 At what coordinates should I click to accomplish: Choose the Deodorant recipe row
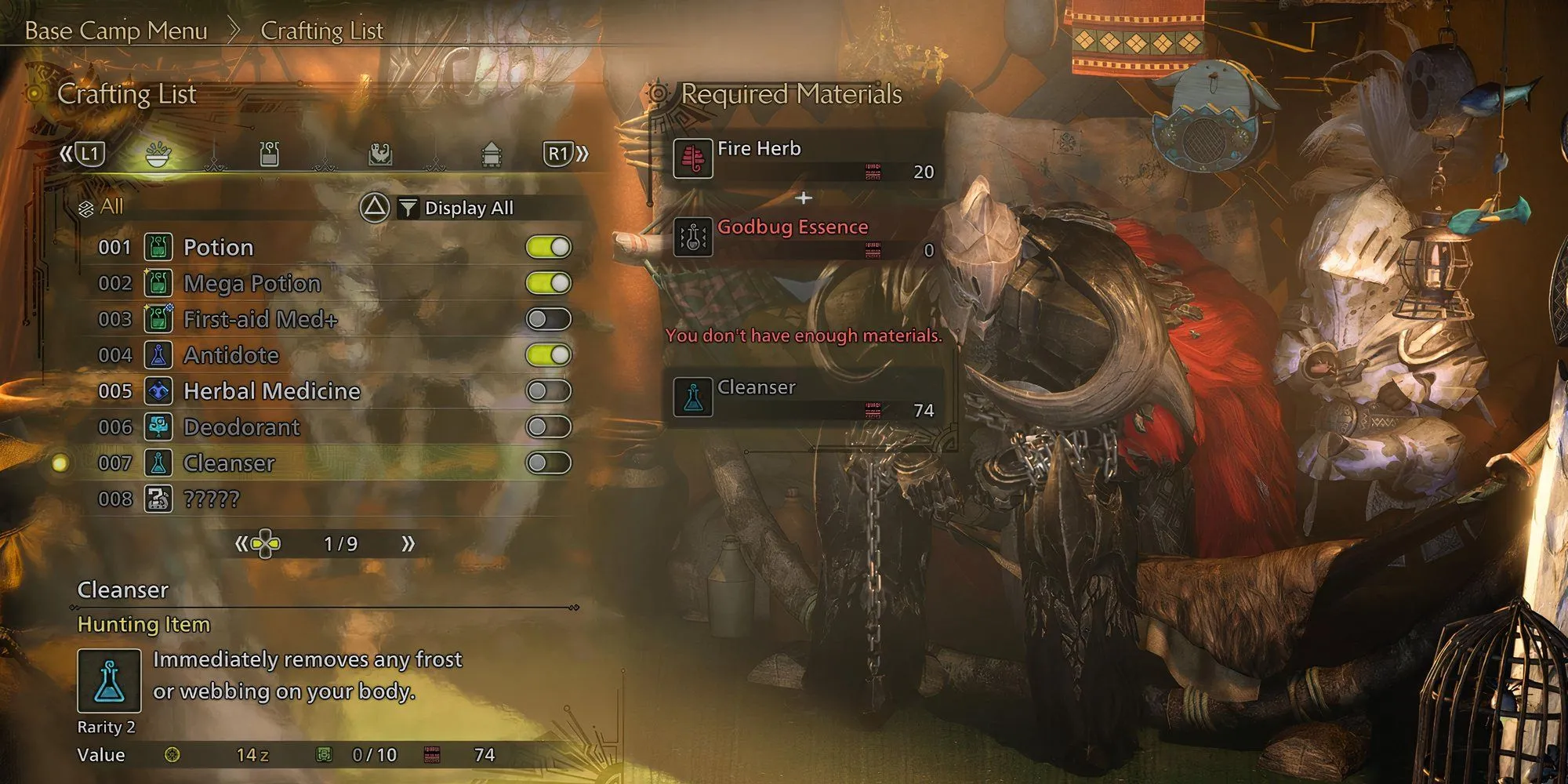(x=241, y=427)
